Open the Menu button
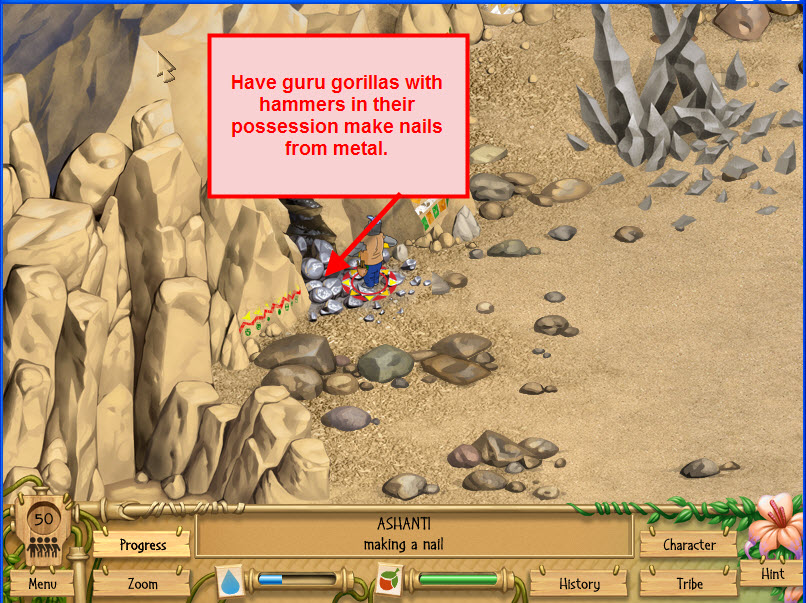 pyautogui.click(x=42, y=583)
